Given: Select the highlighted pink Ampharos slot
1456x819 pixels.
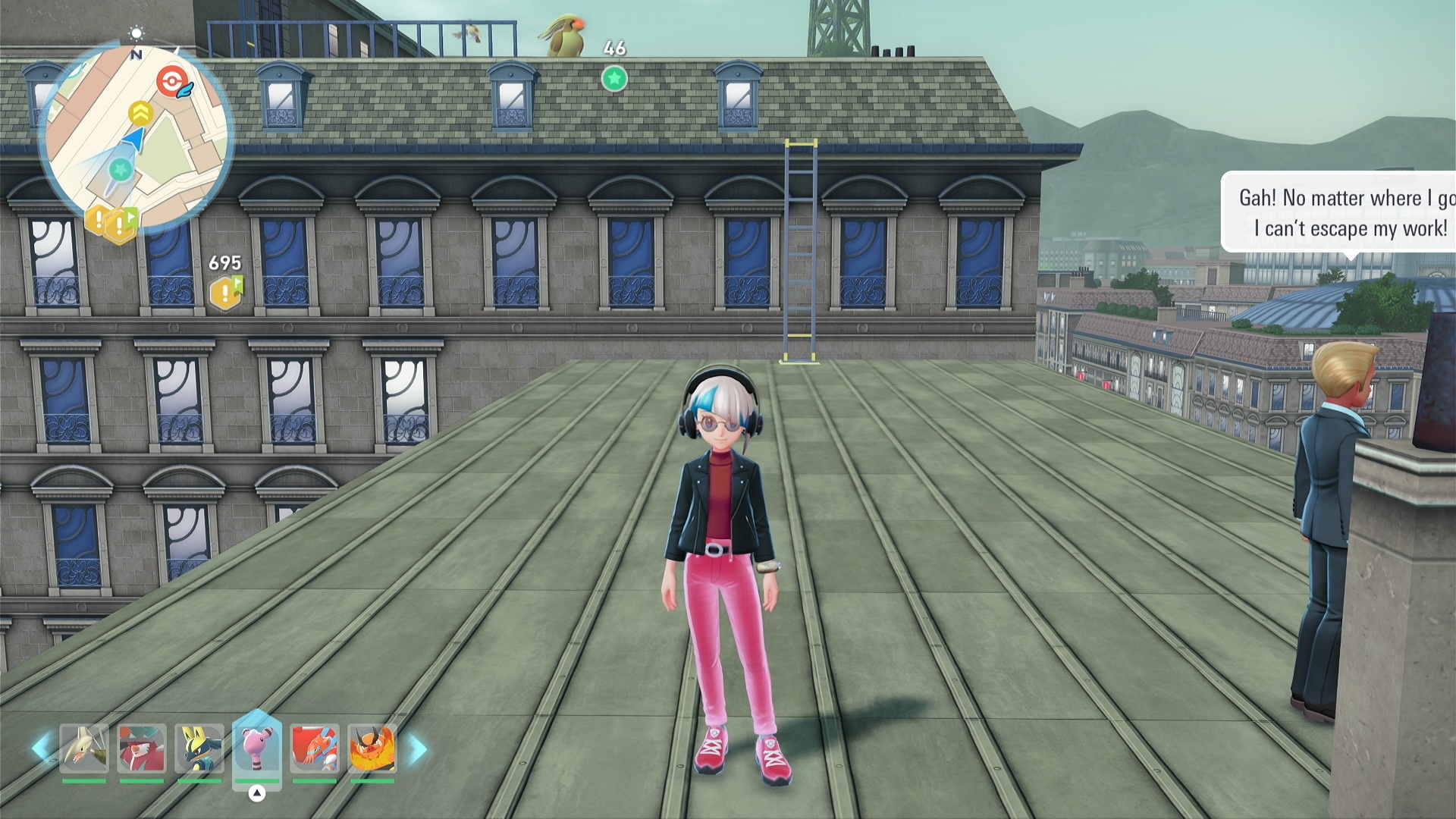Looking at the screenshot, I should (257, 748).
